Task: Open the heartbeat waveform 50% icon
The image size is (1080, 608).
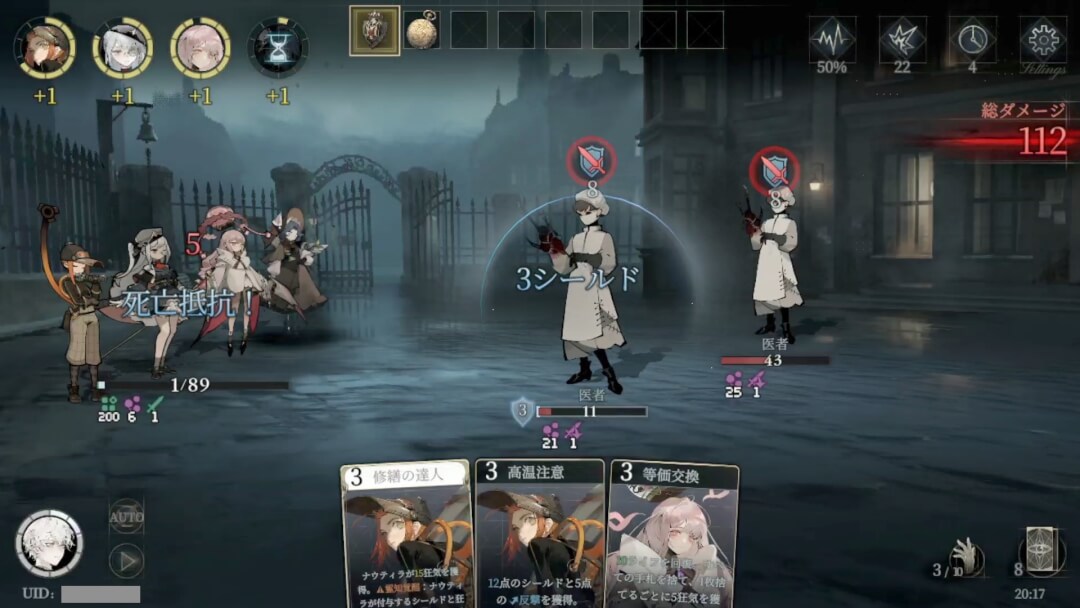Action: pyautogui.click(x=832, y=39)
